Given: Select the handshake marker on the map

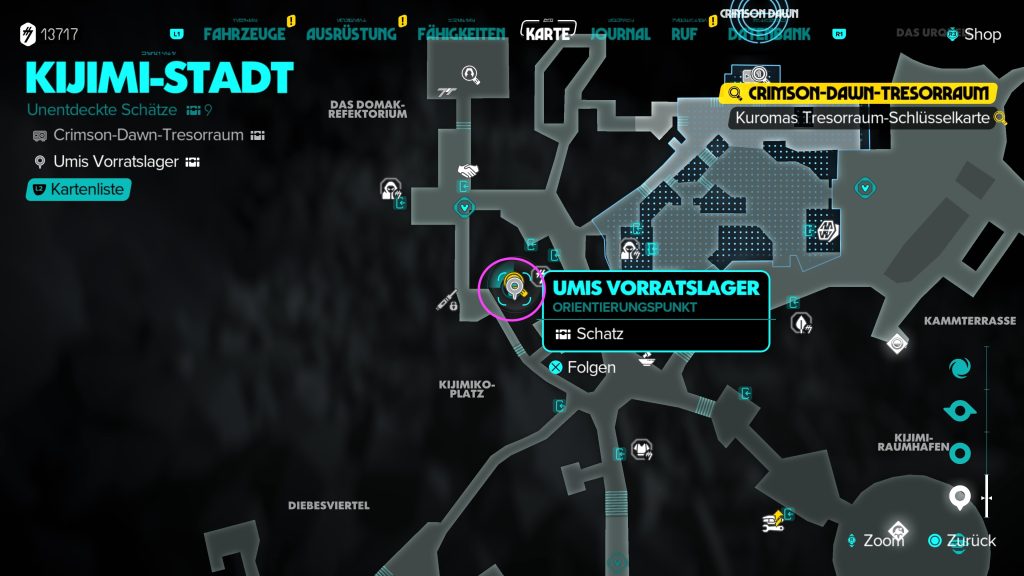Looking at the screenshot, I should 466,171.
